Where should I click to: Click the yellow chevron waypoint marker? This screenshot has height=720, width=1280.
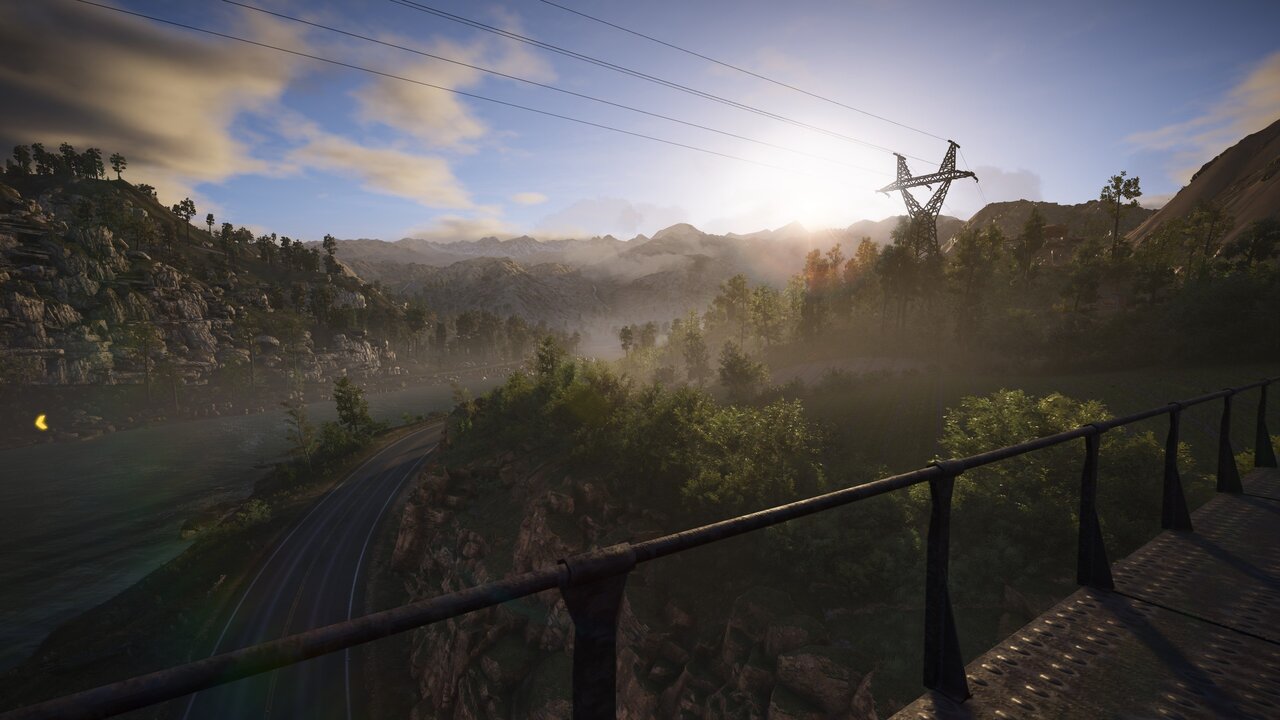(41, 422)
